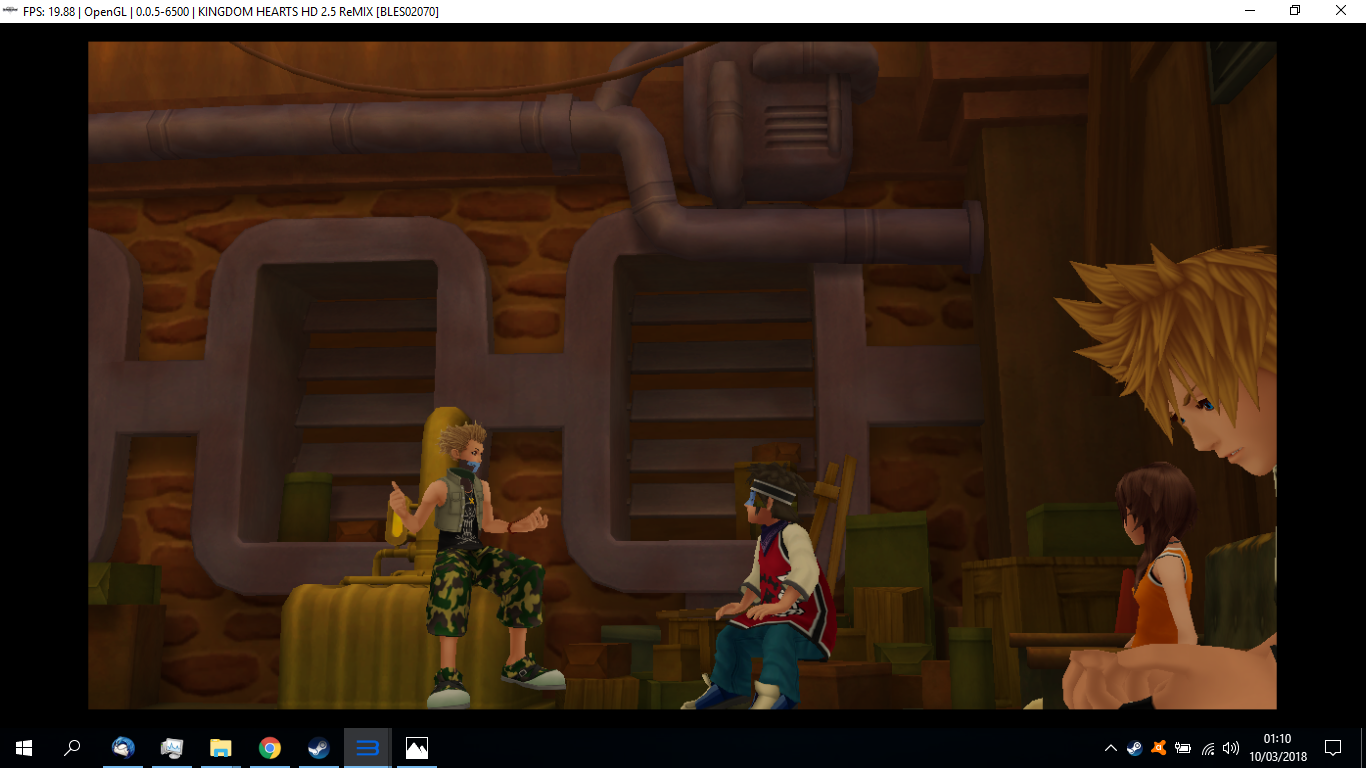Open Avast antivirus from the system tray
This screenshot has width=1366, height=768.
point(1158,747)
